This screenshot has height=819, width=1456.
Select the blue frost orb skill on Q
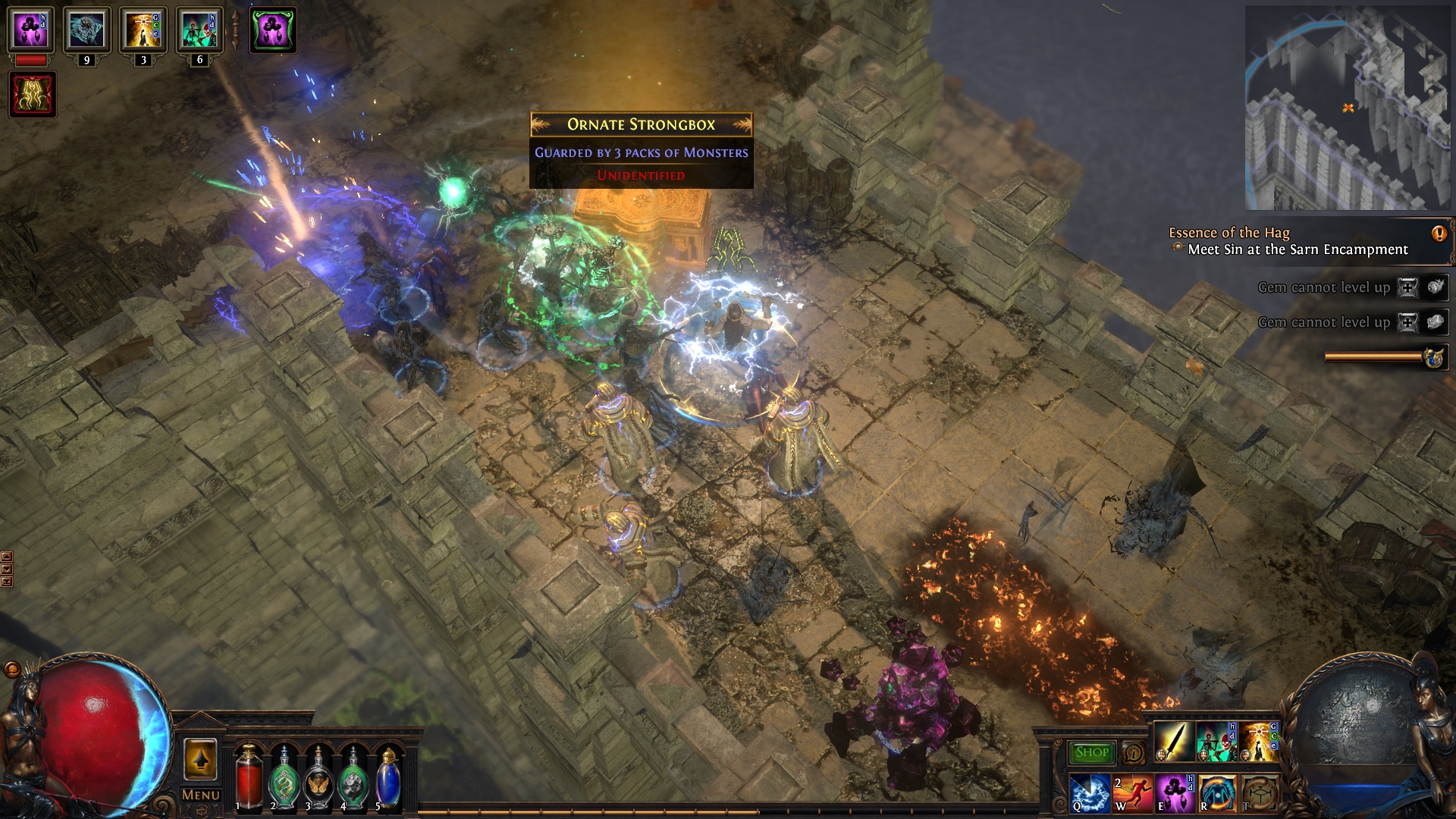pyautogui.click(x=1090, y=793)
